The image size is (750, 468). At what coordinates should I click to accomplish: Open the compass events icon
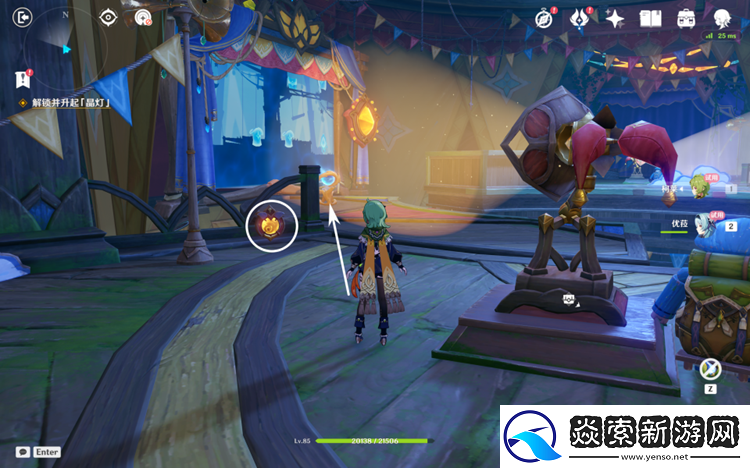(545, 18)
